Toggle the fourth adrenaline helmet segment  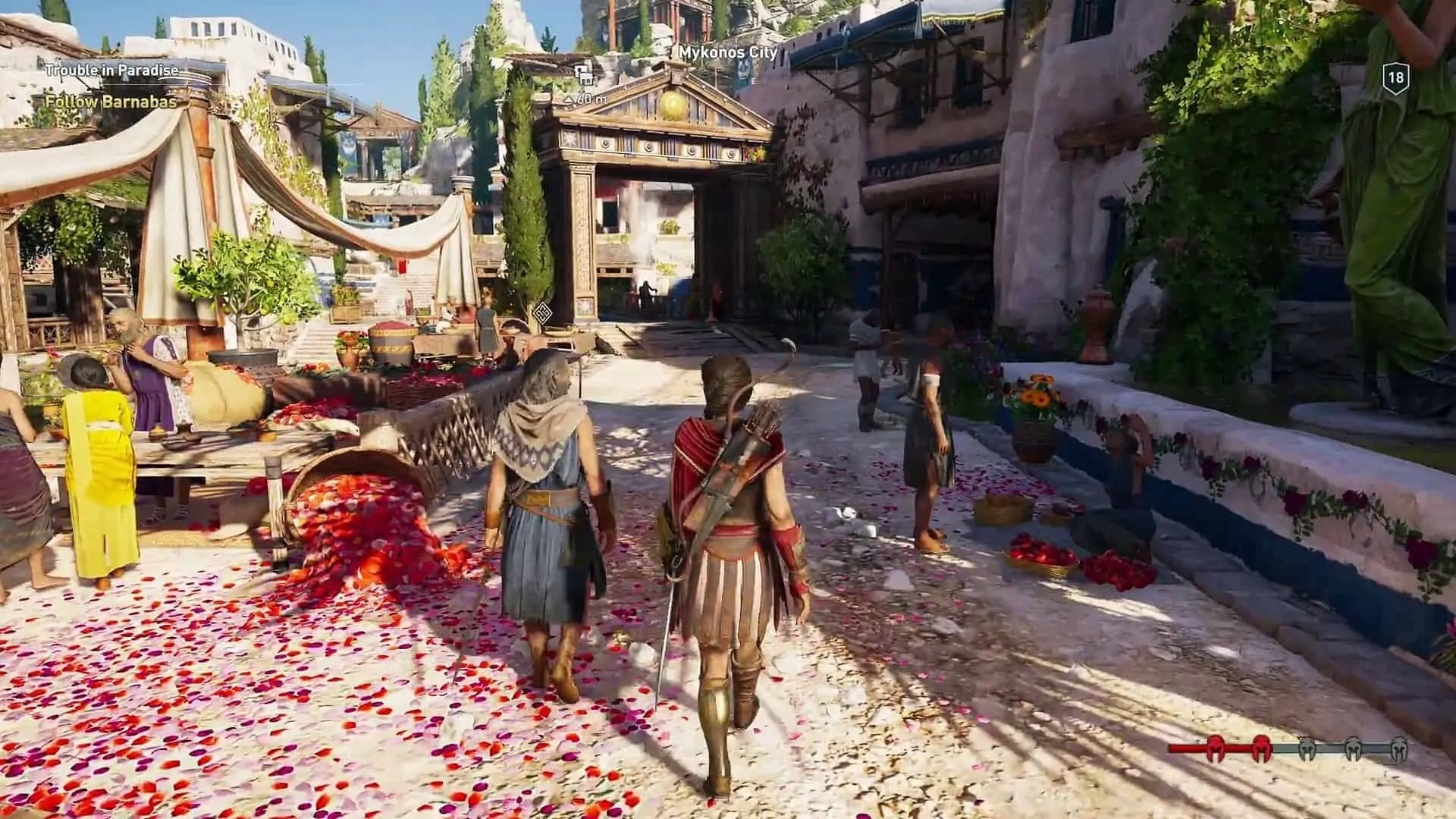click(1354, 748)
